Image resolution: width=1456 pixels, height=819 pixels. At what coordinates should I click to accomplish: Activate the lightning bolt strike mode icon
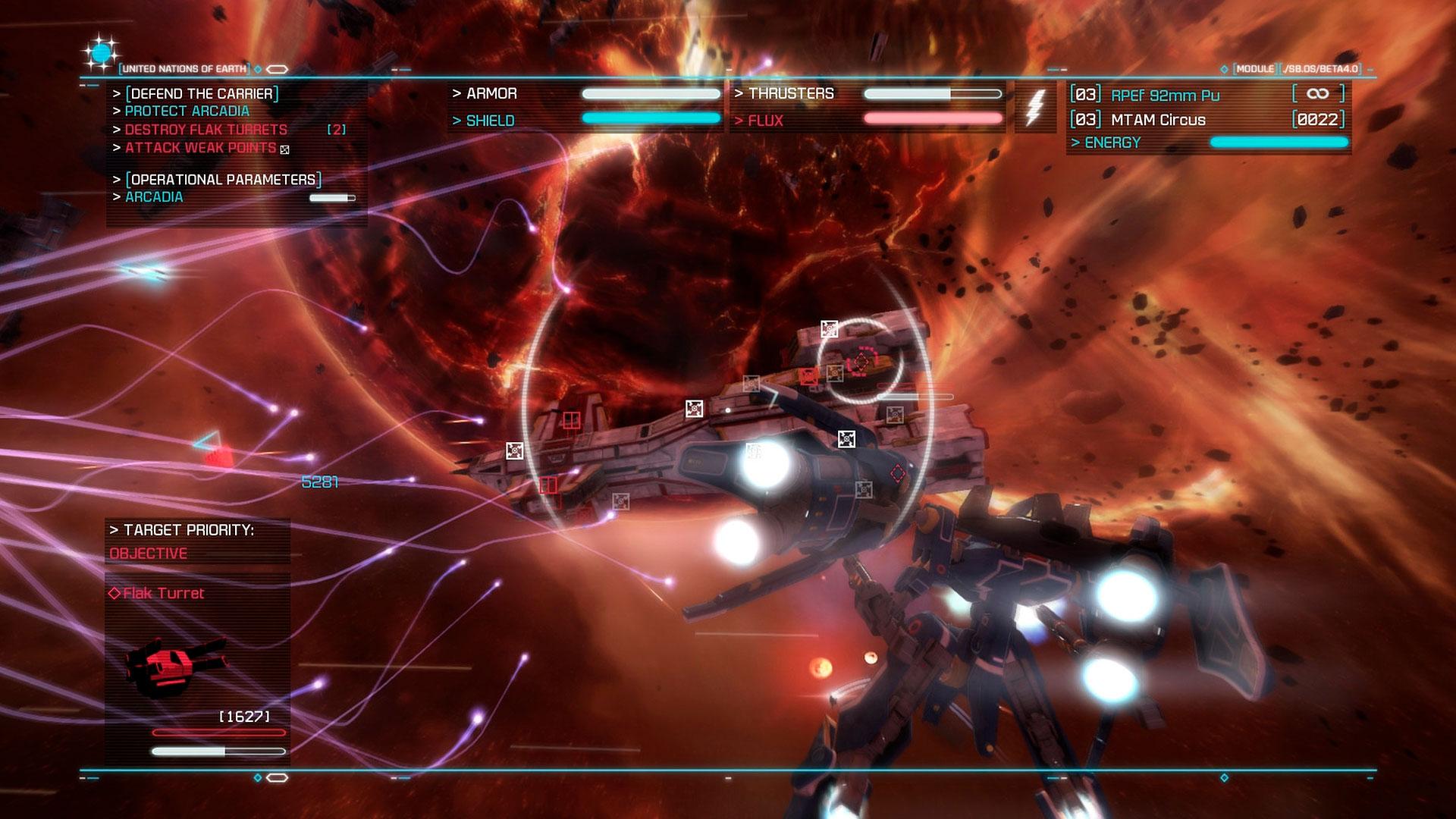(1034, 107)
